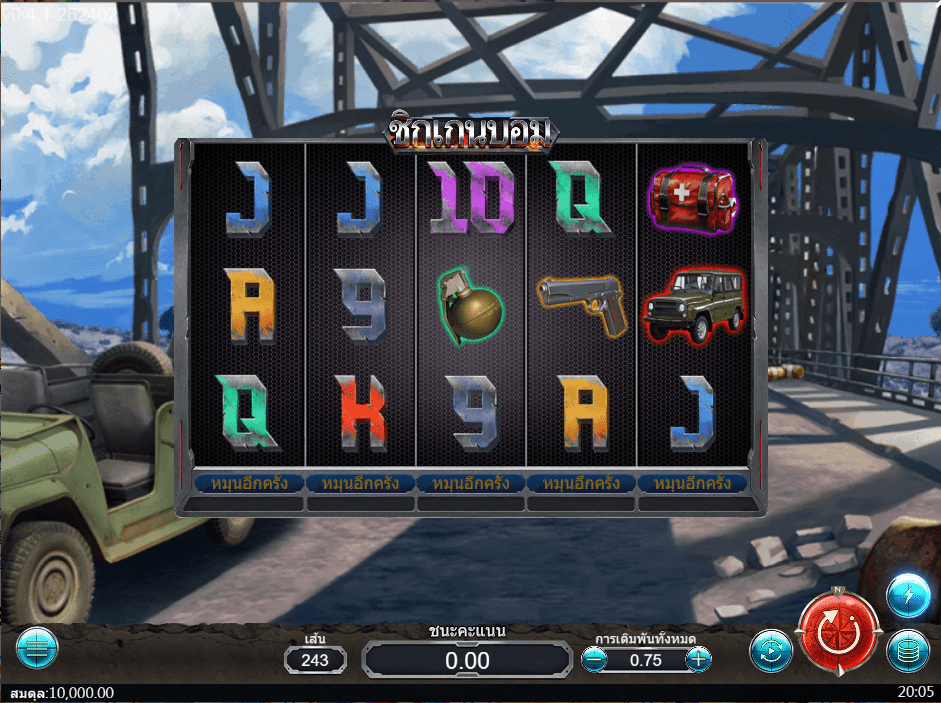Respin the reel with the green jeep
941x703 pixels.
(693, 483)
